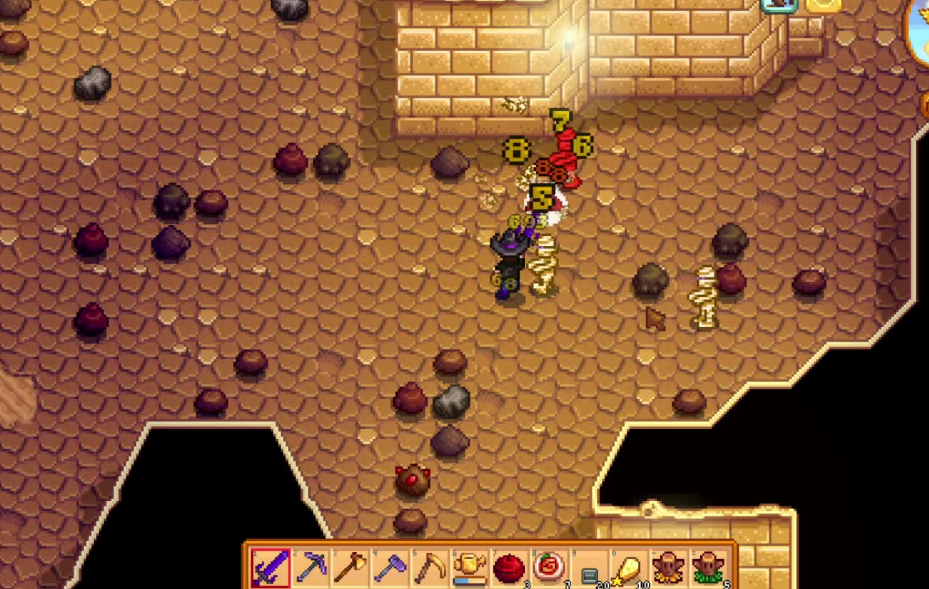Select the gold-star cheese stack
Viewport: 929px width, 589px height.
point(628,568)
